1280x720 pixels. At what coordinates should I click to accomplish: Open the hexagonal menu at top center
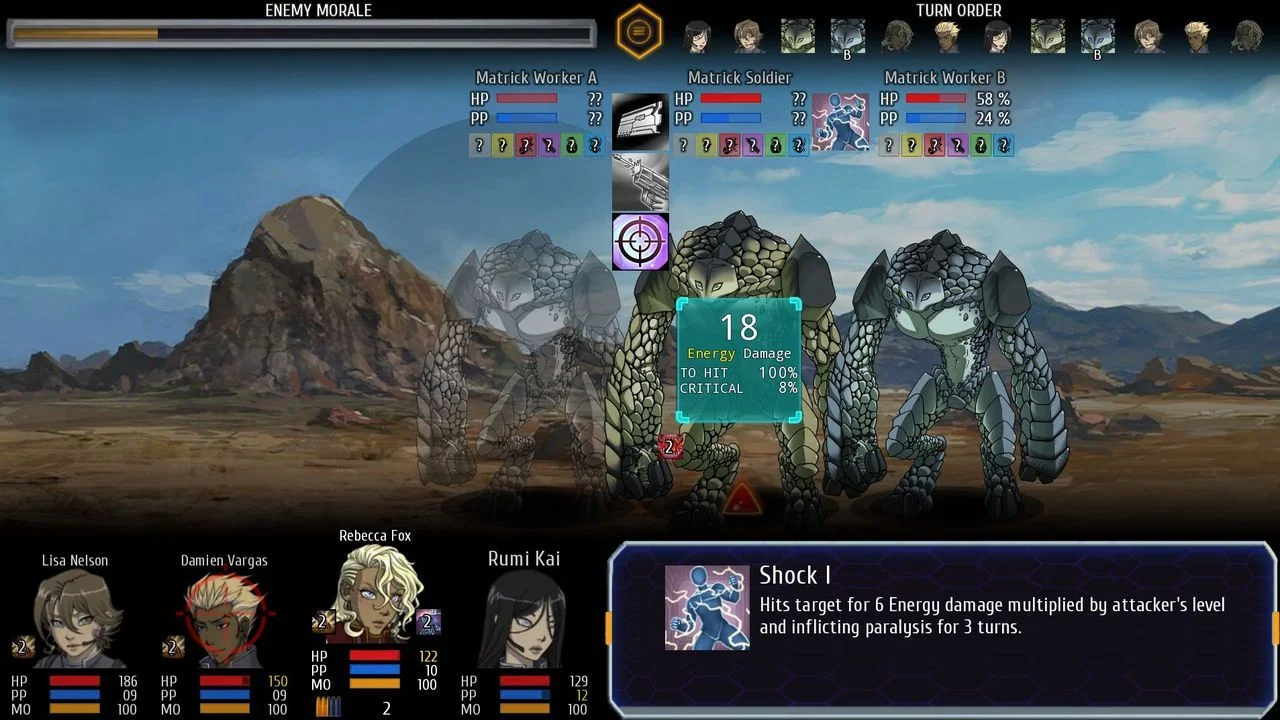(x=639, y=32)
